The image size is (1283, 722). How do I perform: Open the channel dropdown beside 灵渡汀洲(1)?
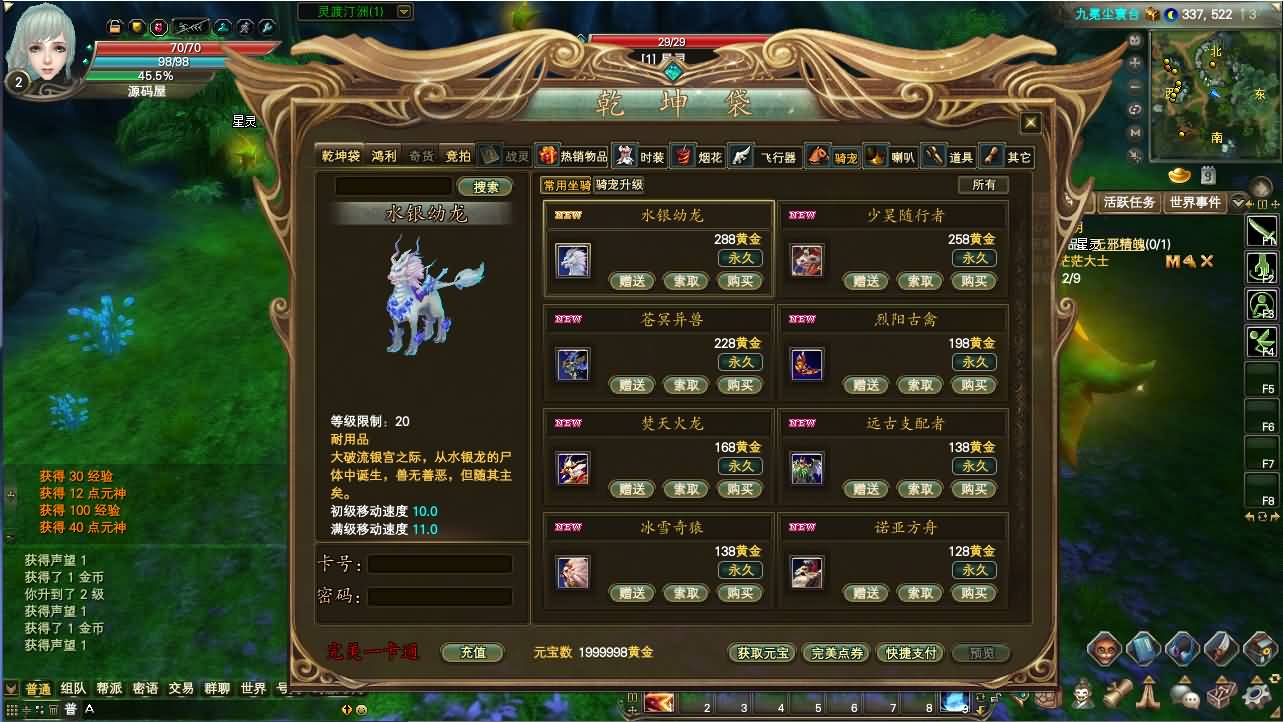coord(402,11)
